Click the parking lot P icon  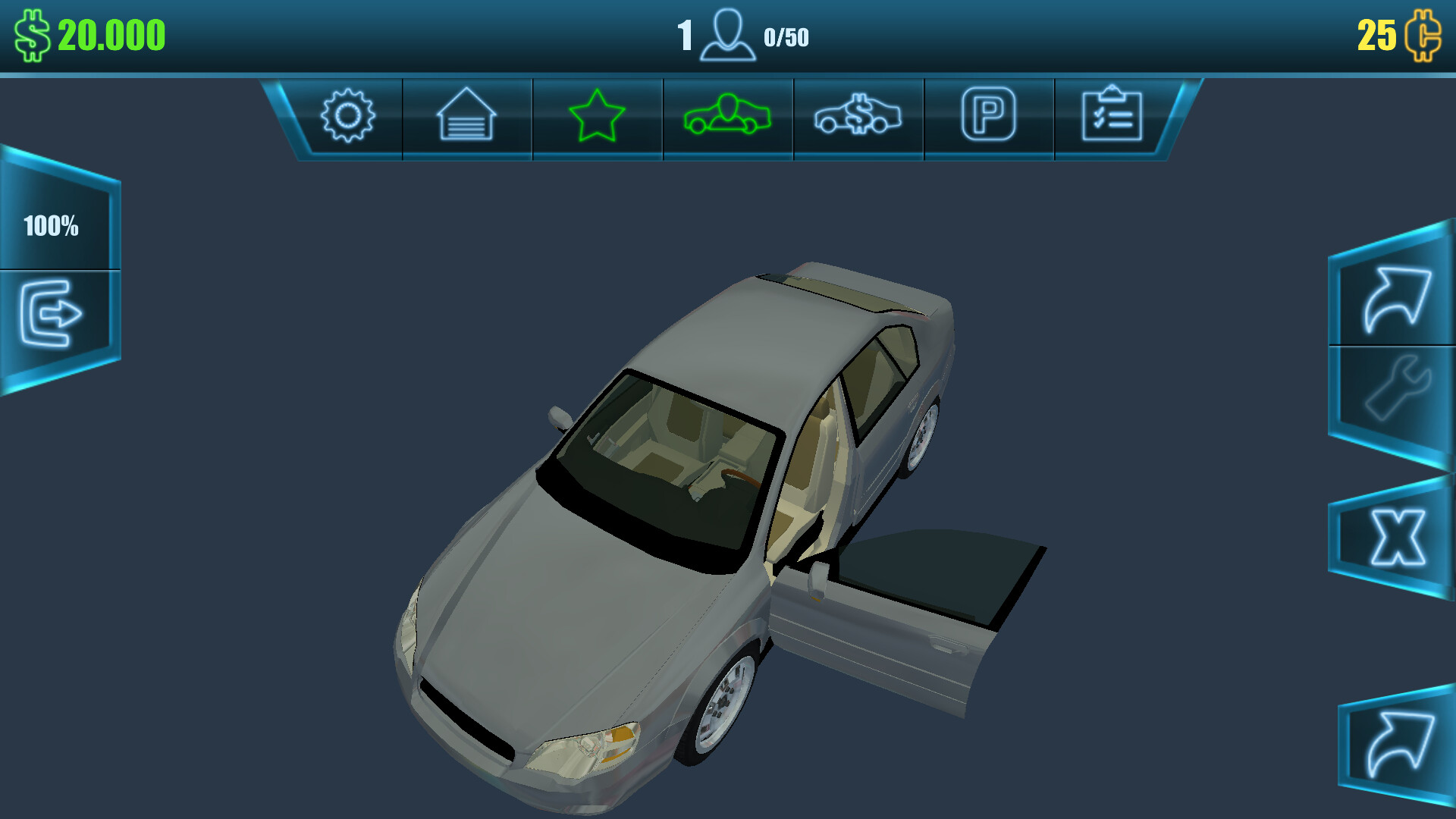pyautogui.click(x=988, y=116)
